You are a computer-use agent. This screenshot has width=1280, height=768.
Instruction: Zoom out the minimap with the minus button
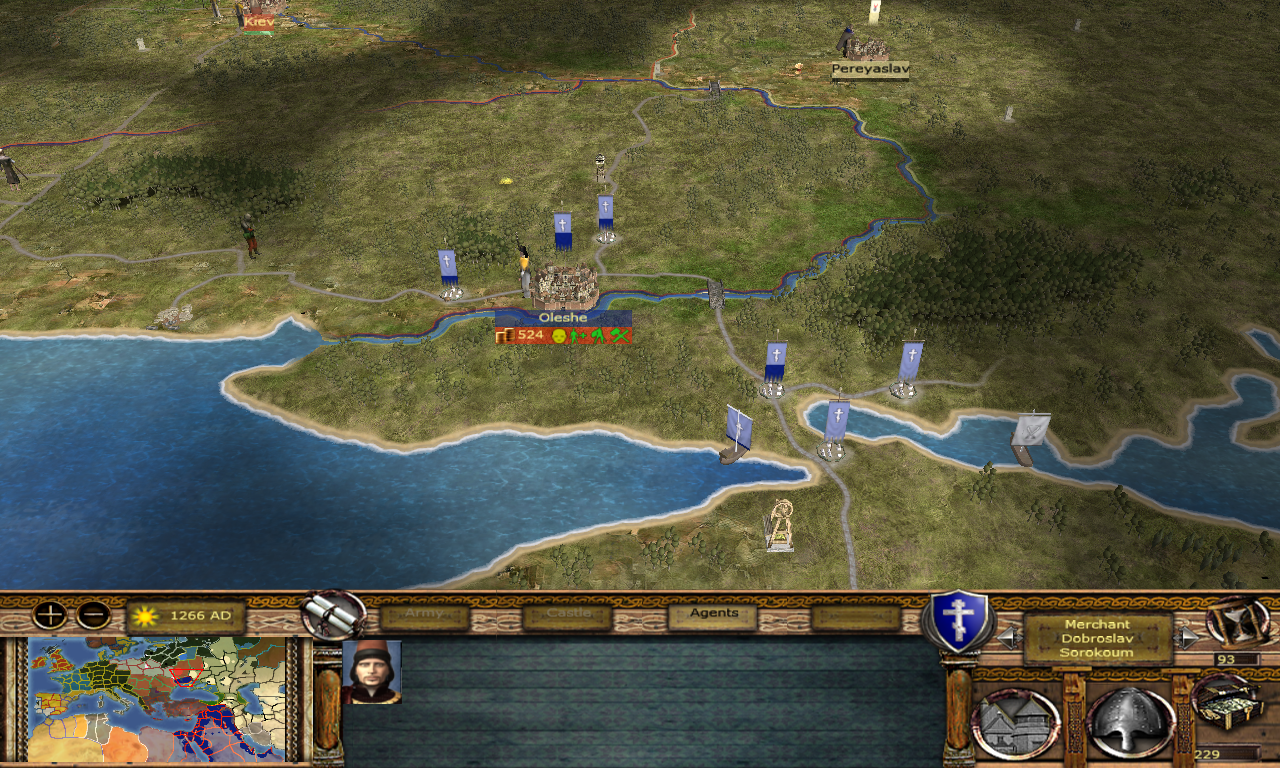pyautogui.click(x=93, y=614)
